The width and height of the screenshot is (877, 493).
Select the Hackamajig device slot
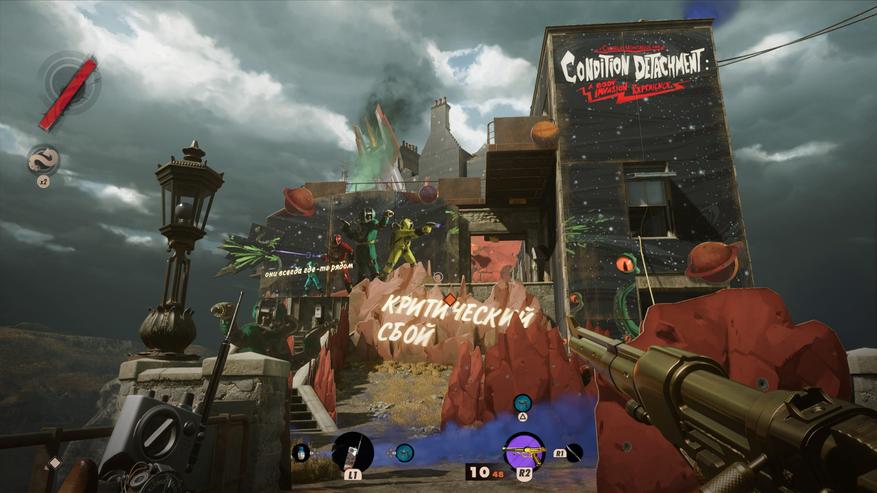click(x=352, y=452)
